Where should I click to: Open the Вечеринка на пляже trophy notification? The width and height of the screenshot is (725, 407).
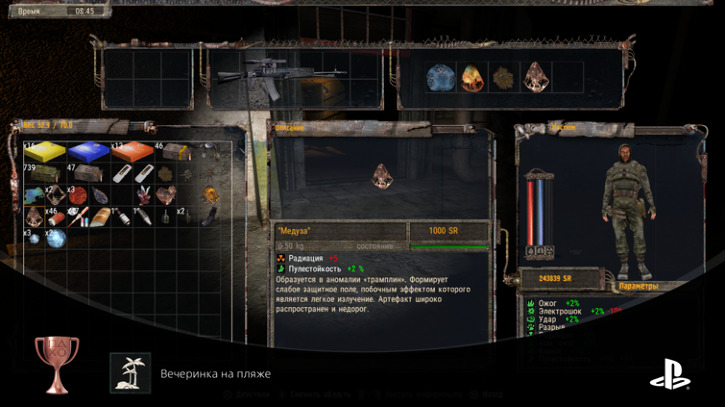coord(215,374)
